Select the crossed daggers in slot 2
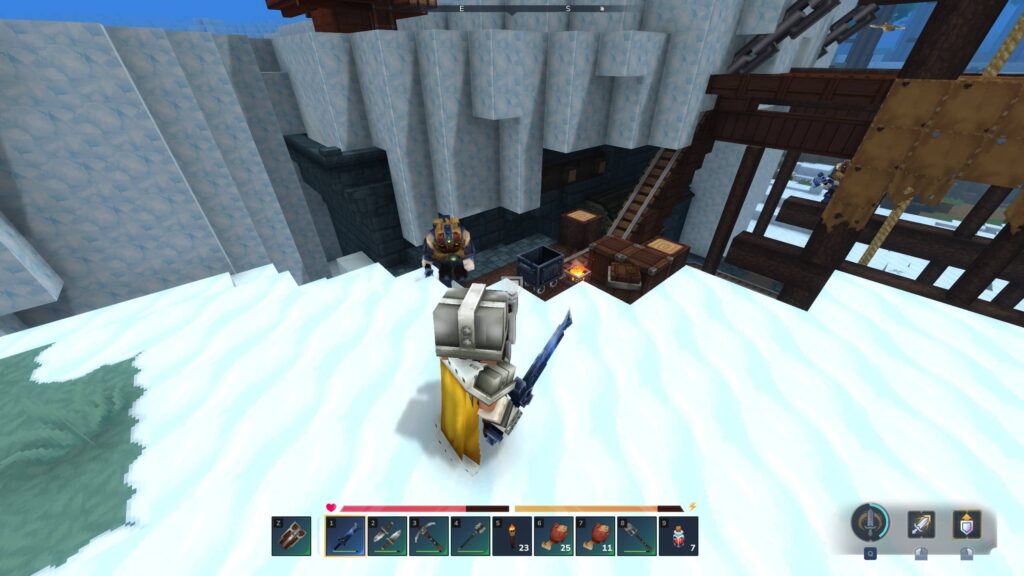Image resolution: width=1024 pixels, height=576 pixels. click(x=386, y=536)
